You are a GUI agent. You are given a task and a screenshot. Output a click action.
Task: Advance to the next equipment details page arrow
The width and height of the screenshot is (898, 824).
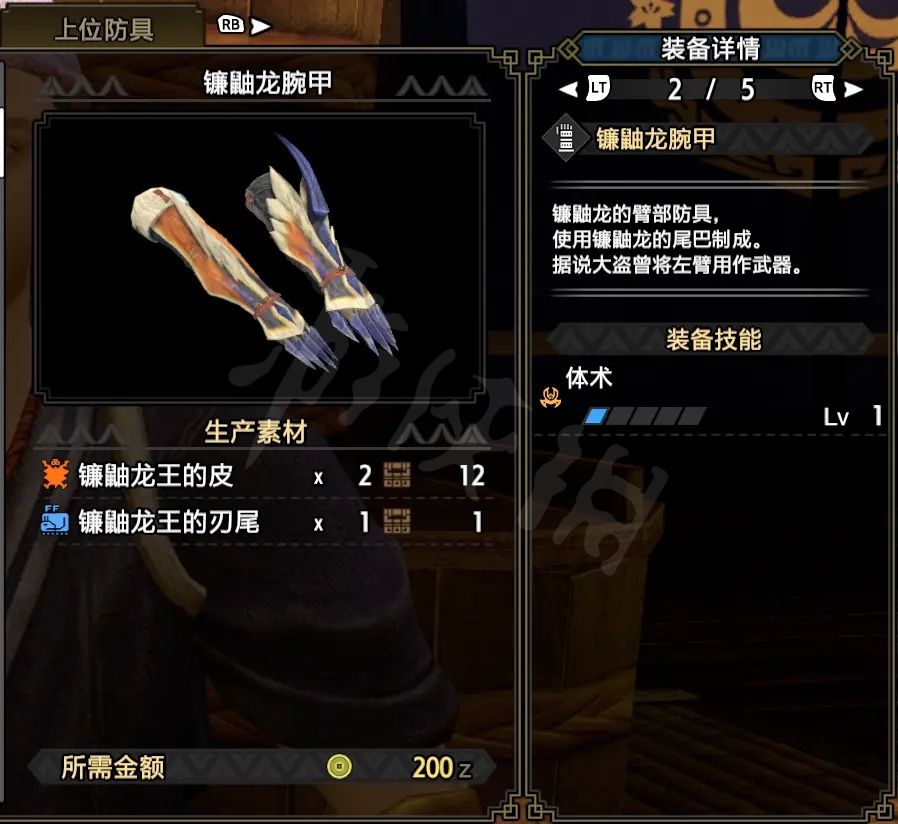click(853, 89)
